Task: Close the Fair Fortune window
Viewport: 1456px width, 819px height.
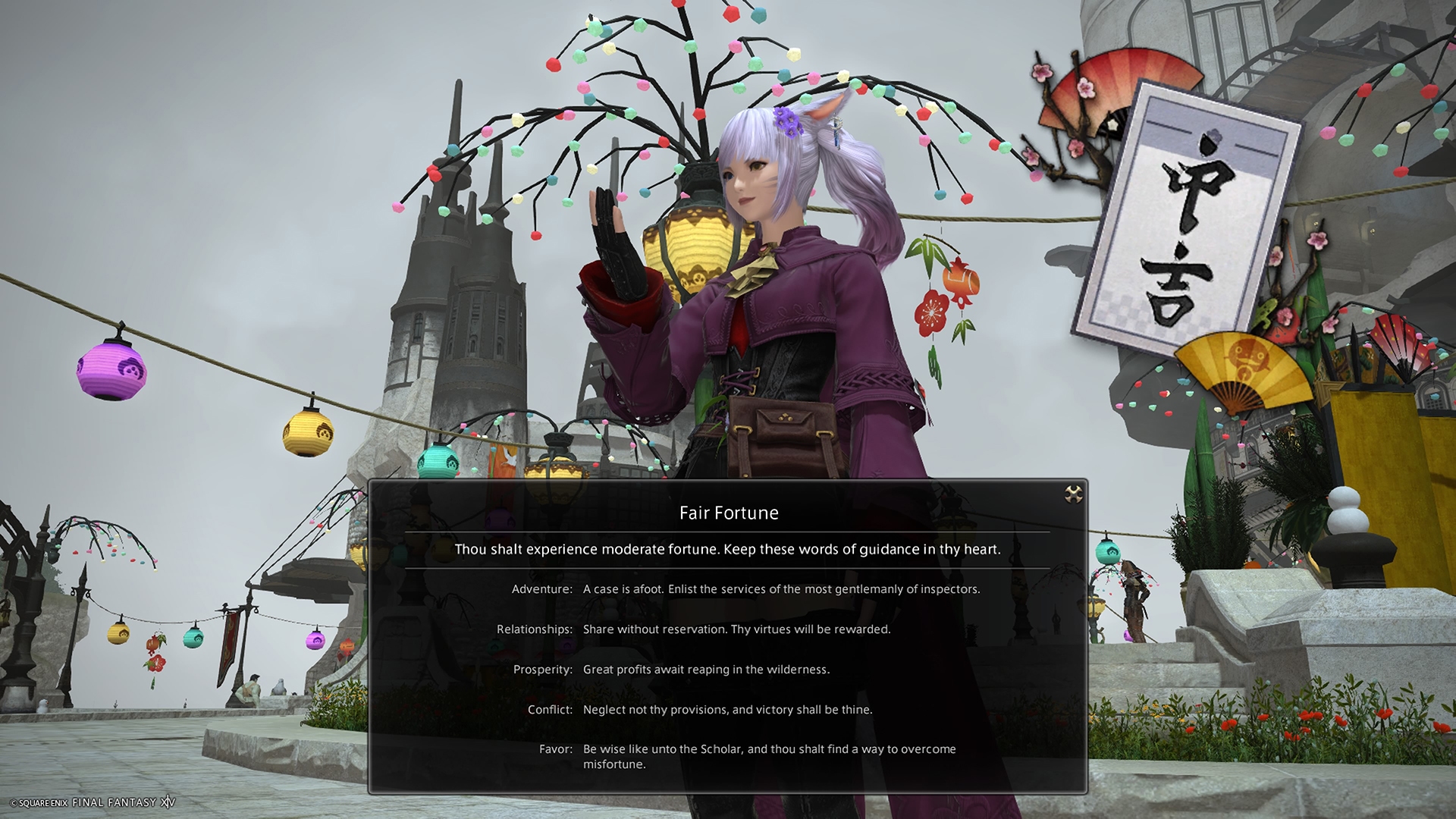Action: [x=1073, y=495]
